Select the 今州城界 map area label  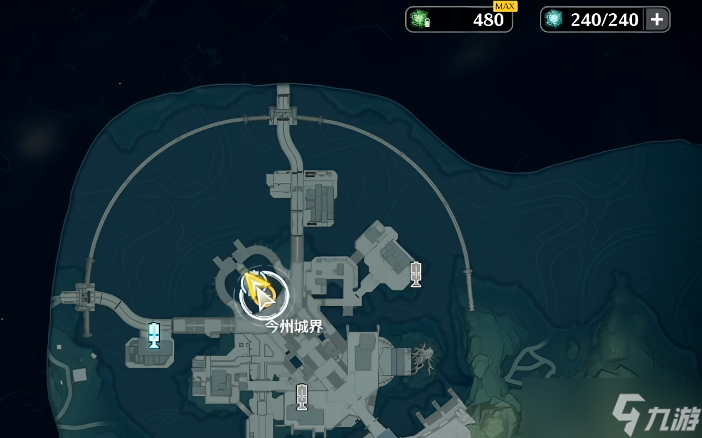coord(294,326)
